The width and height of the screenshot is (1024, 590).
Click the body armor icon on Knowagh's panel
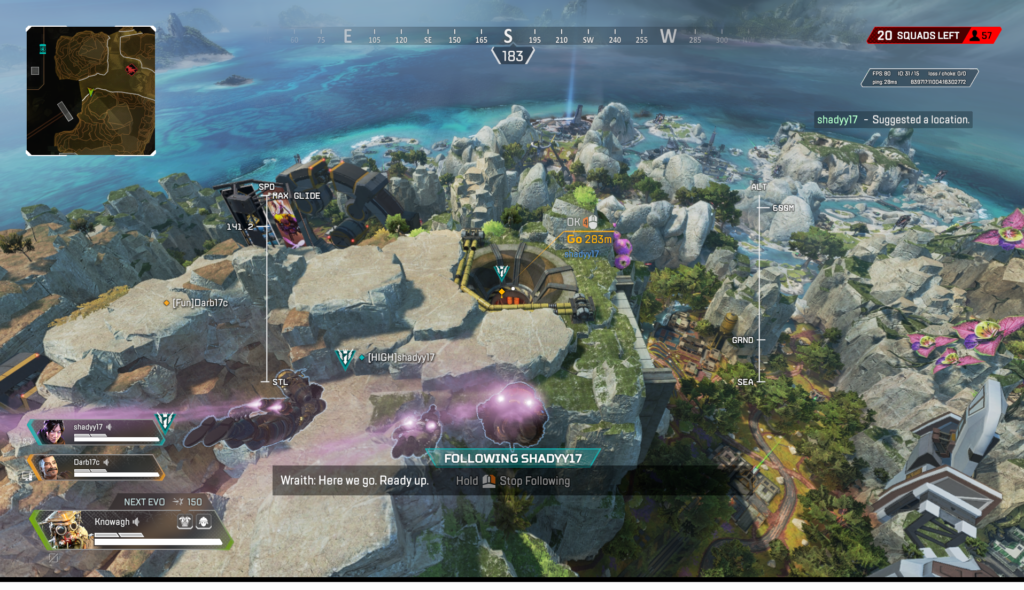coord(186,522)
